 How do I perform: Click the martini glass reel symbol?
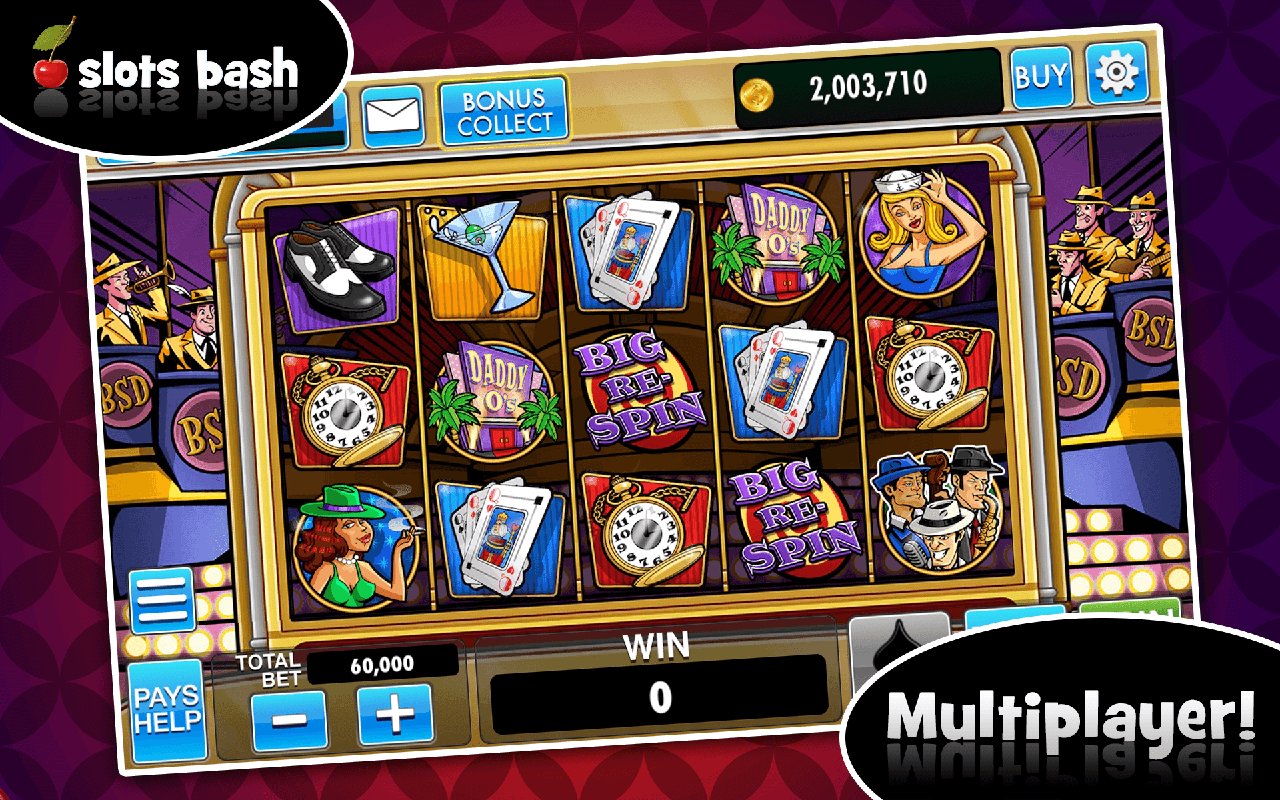[x=489, y=255]
